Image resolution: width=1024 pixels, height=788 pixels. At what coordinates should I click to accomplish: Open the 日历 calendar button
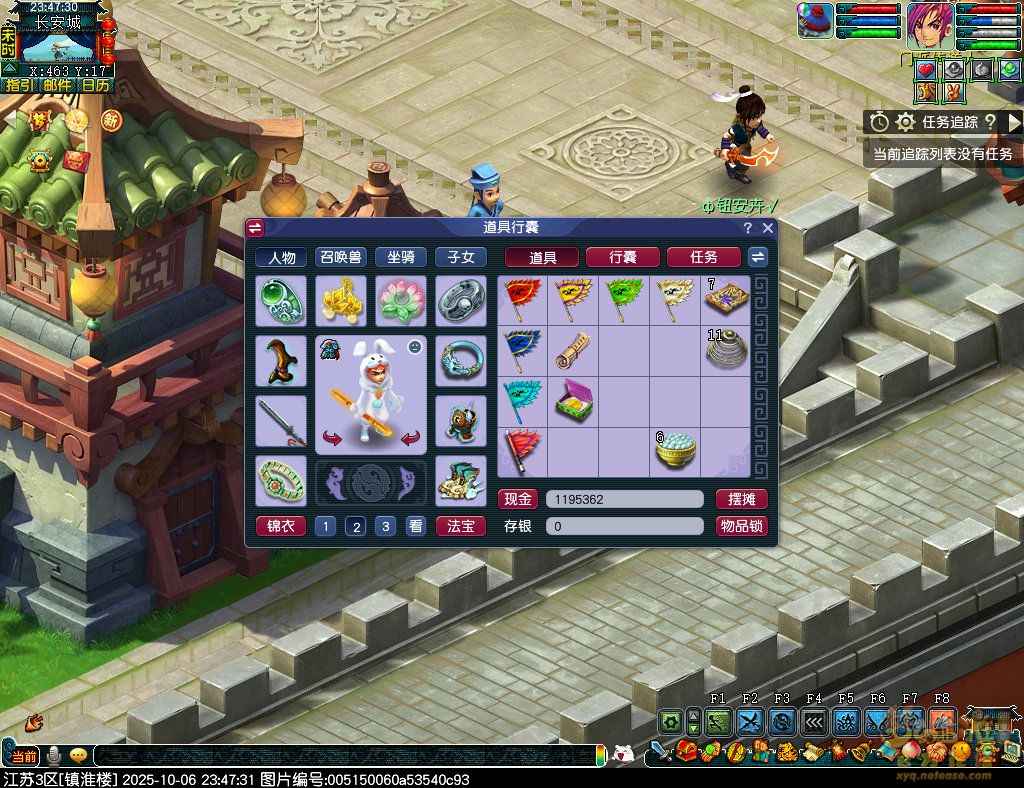click(x=95, y=86)
